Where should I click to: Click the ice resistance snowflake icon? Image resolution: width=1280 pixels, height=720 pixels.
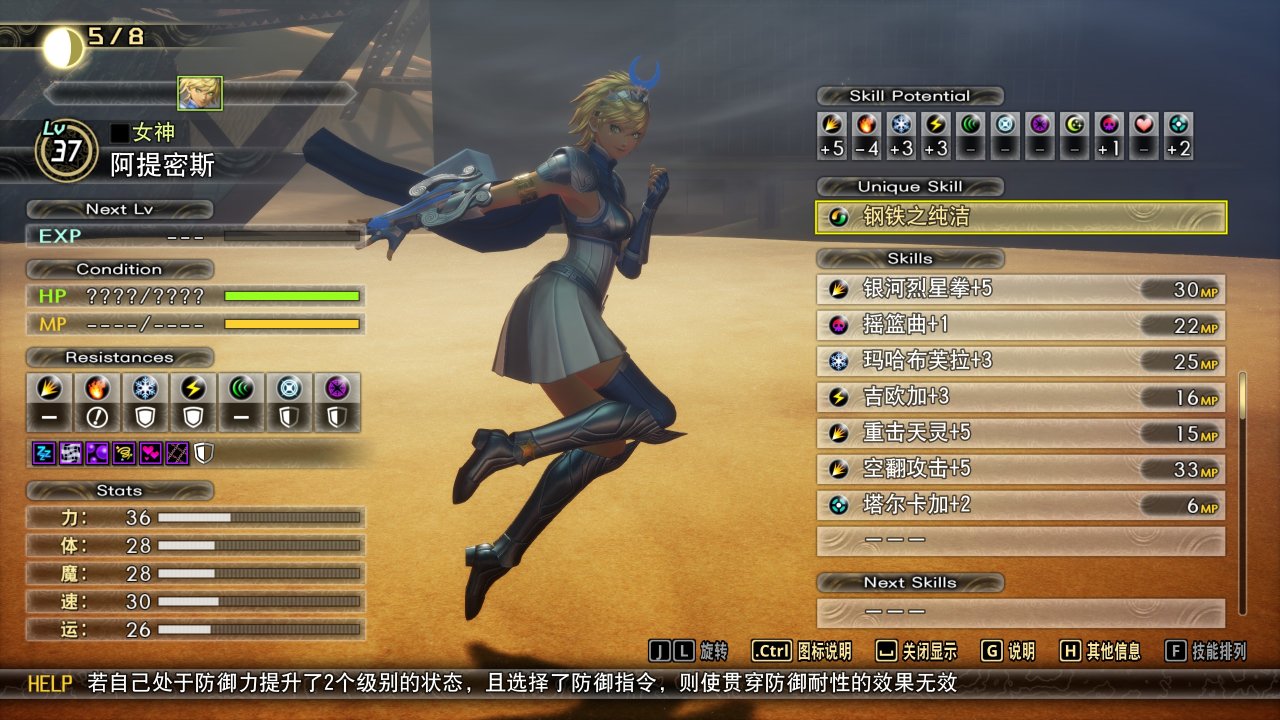(145, 389)
